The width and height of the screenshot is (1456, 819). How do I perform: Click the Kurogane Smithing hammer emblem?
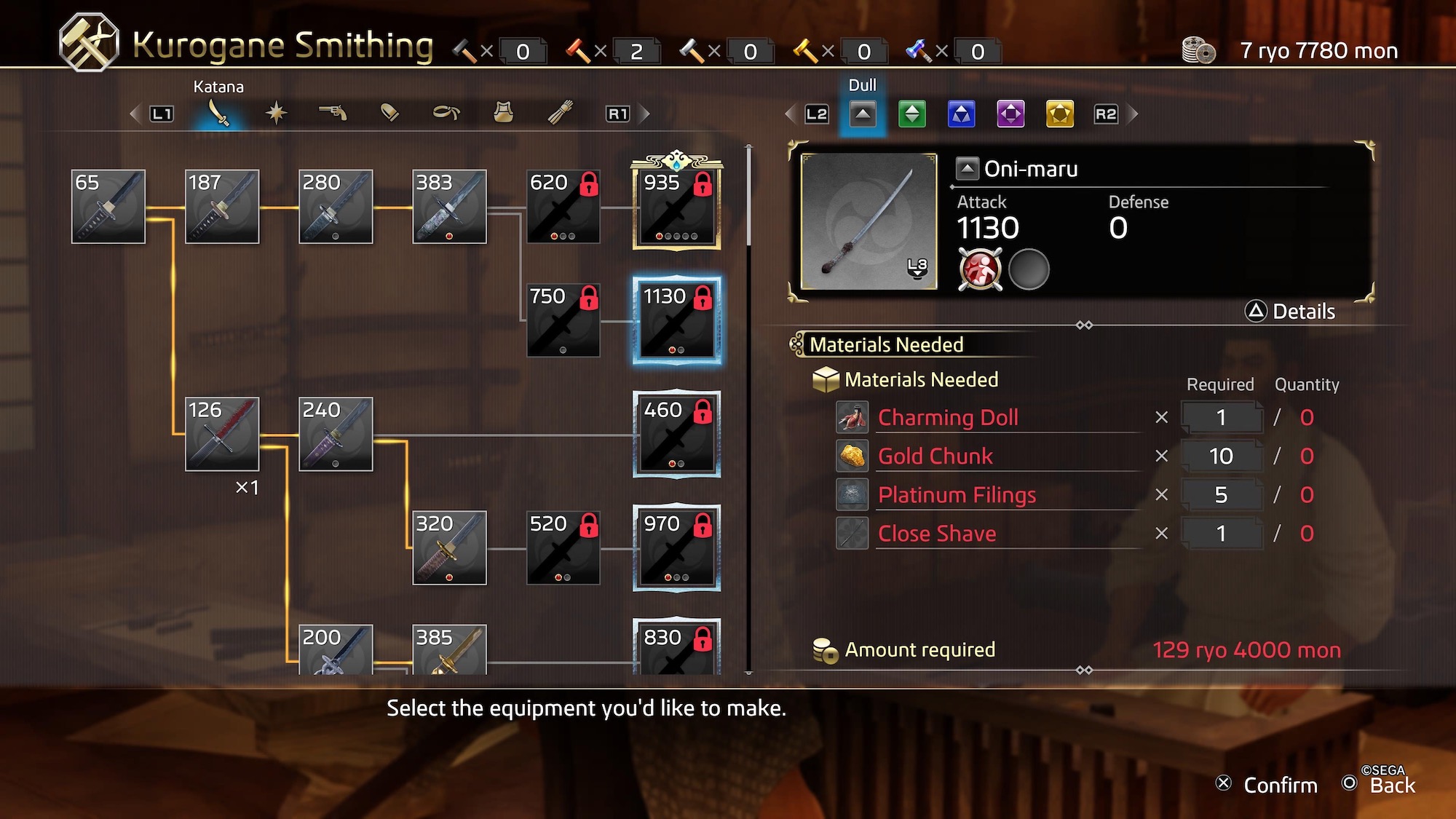[87, 41]
